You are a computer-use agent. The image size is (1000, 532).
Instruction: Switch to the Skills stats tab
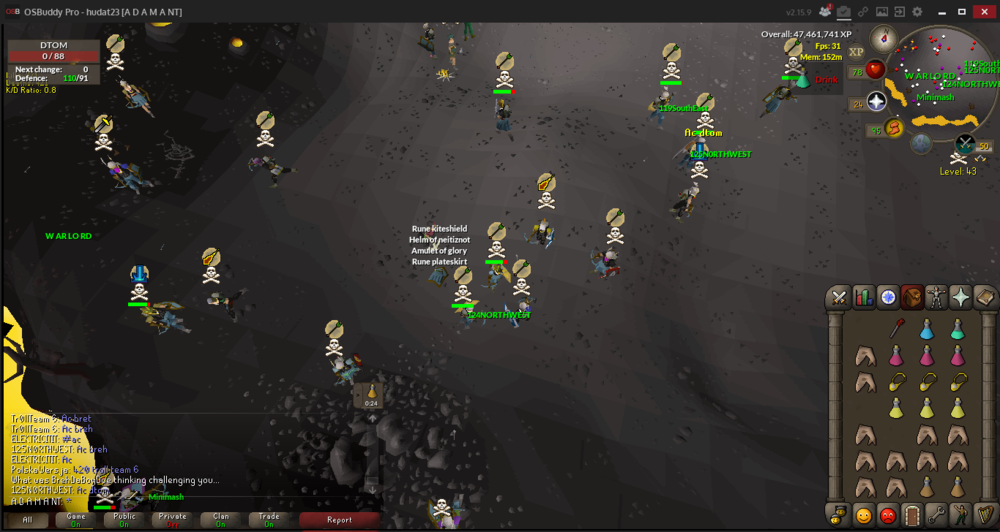(863, 297)
